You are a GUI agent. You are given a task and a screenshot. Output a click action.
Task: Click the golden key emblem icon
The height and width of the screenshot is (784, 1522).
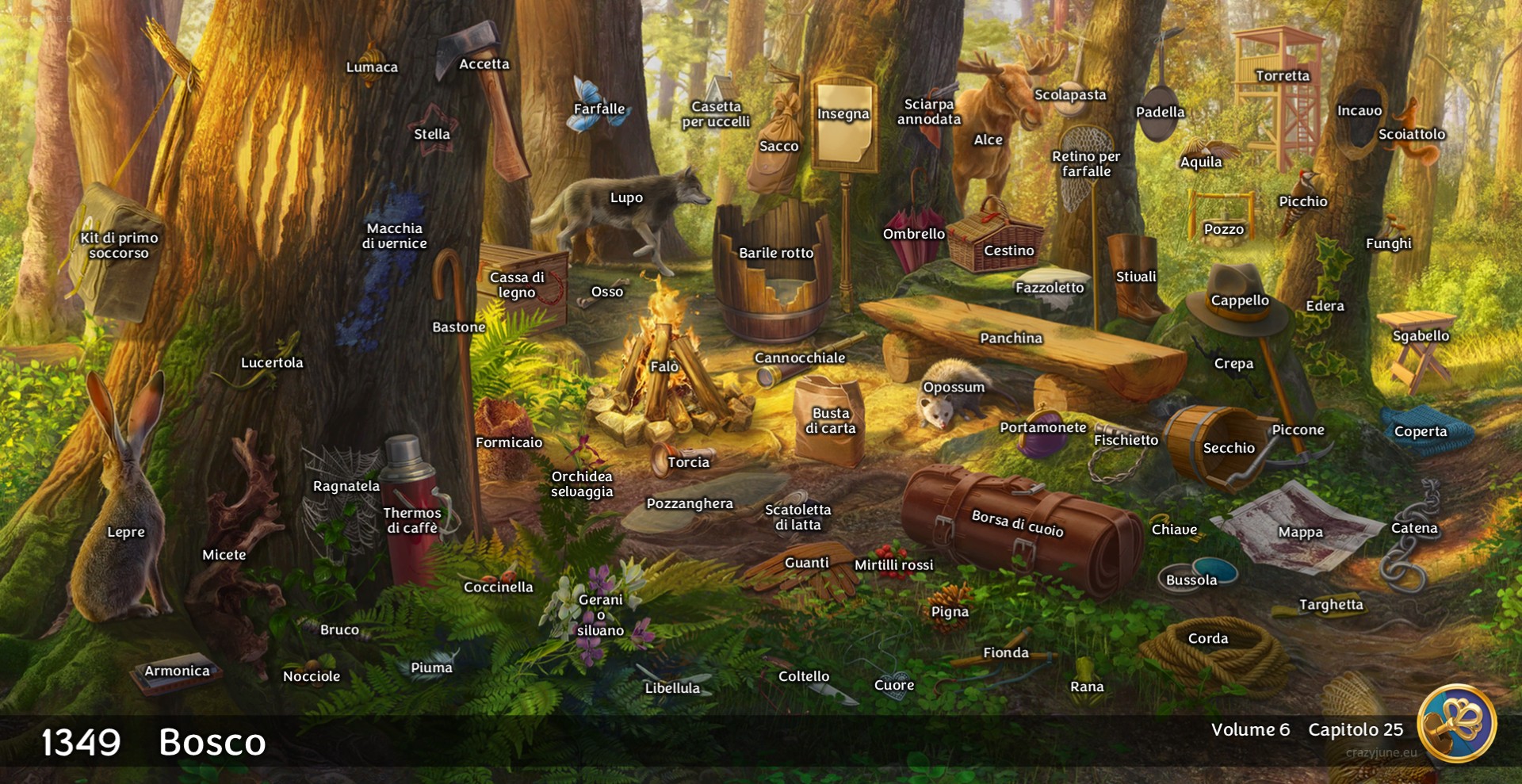click(x=1456, y=723)
